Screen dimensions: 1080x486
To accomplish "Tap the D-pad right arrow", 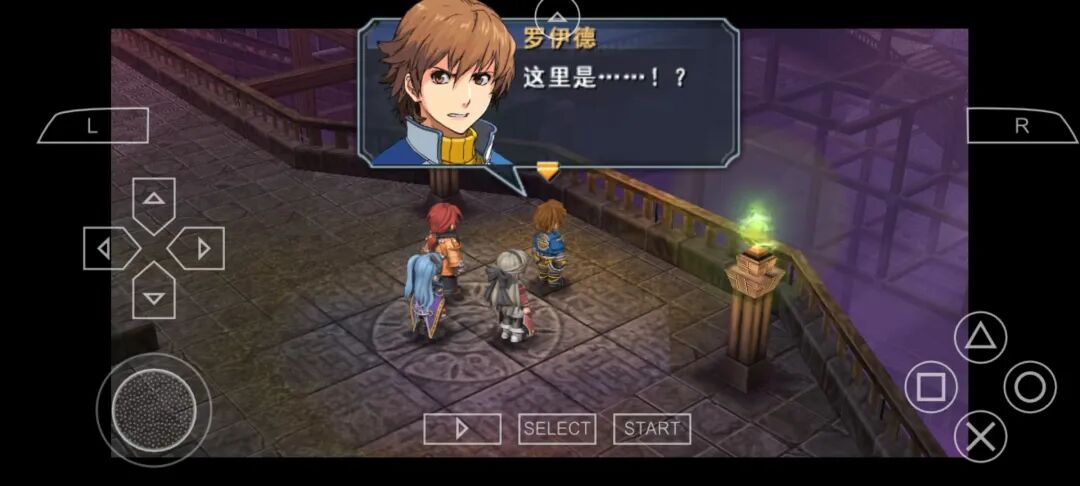I will point(198,248).
